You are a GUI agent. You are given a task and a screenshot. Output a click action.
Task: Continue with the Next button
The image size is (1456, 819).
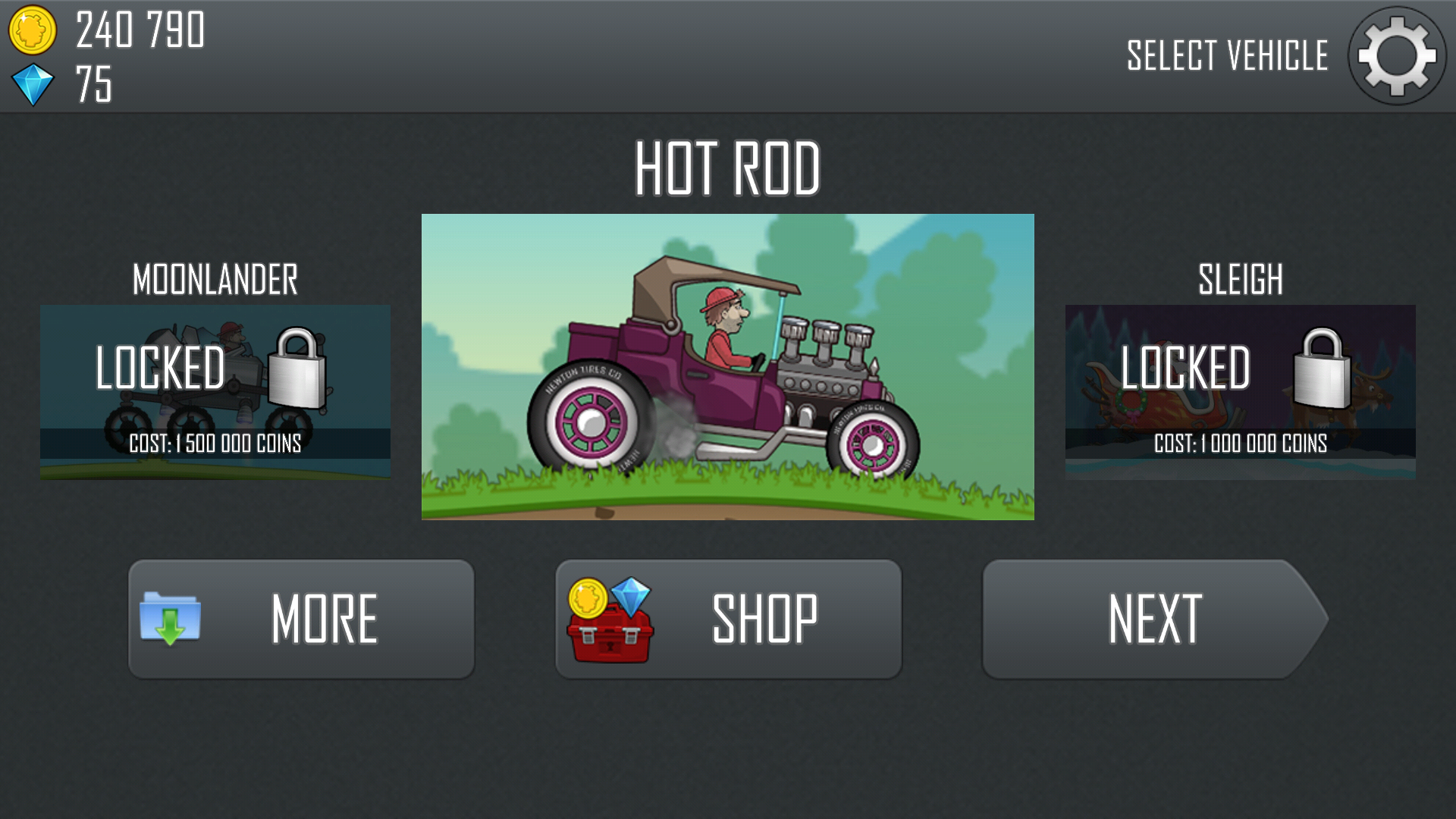point(1153,619)
